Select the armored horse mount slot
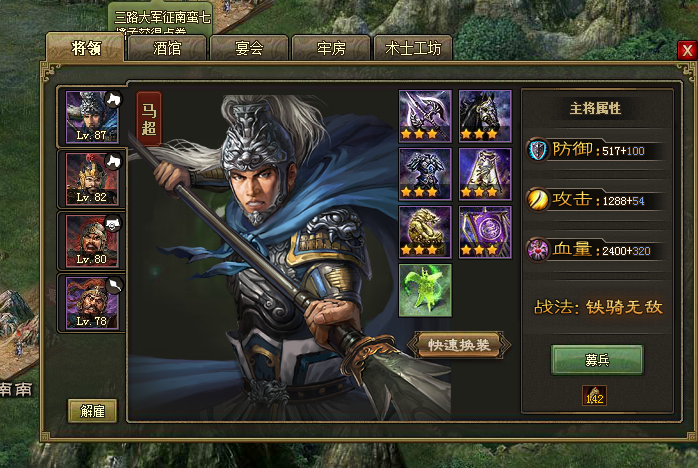Image resolution: width=698 pixels, height=468 pixels. tap(485, 115)
